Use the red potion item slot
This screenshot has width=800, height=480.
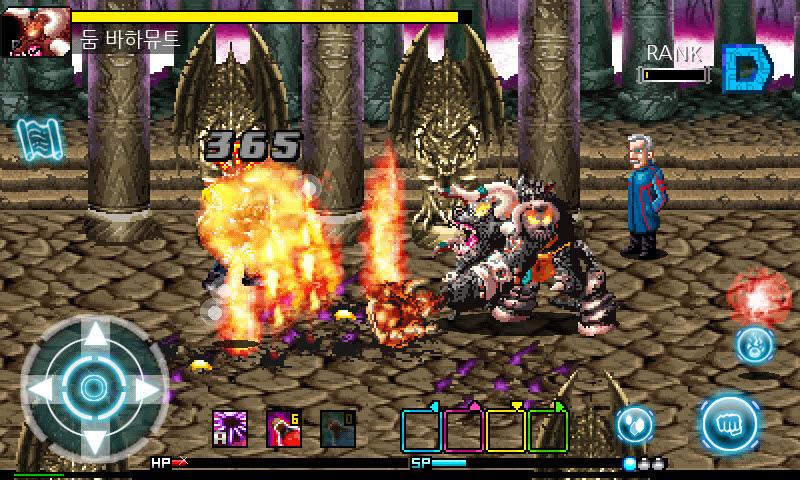283,430
